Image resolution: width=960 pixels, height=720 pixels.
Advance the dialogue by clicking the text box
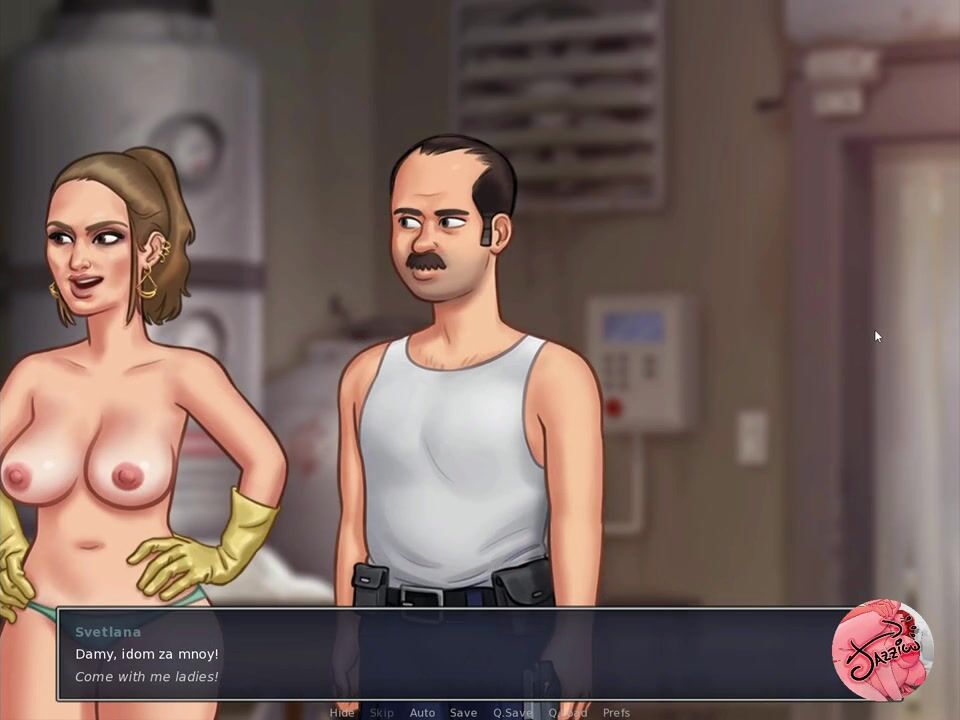point(450,655)
